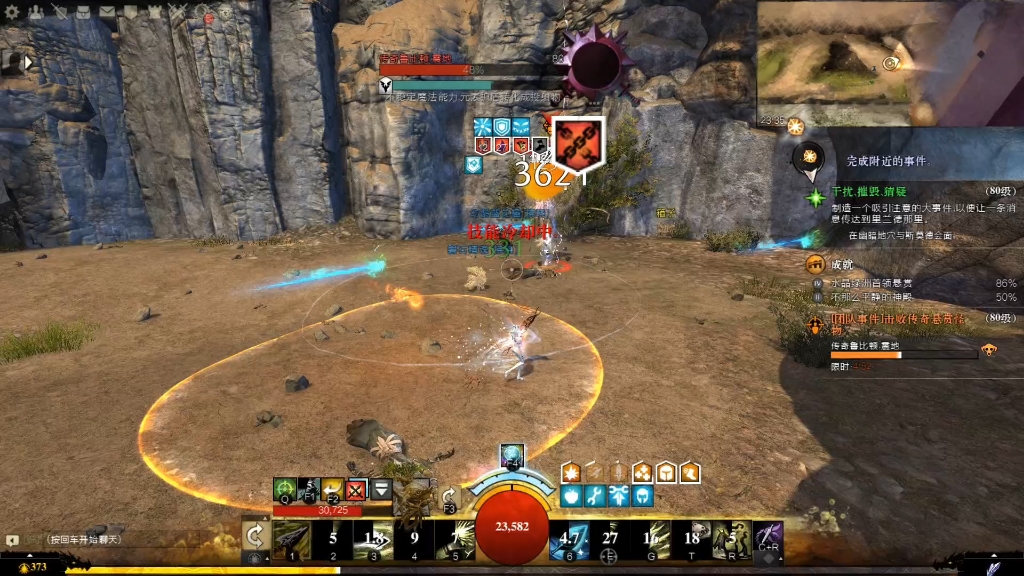Image resolution: width=1024 pixels, height=576 pixels.
Task: Open the hero panel shield icon
Action: point(60,12)
